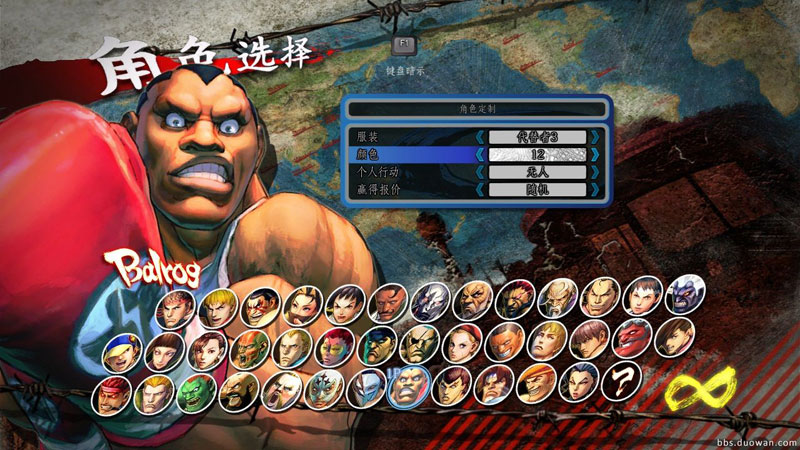
Task: Click the left arrow beside 随机
Action: [x=480, y=189]
